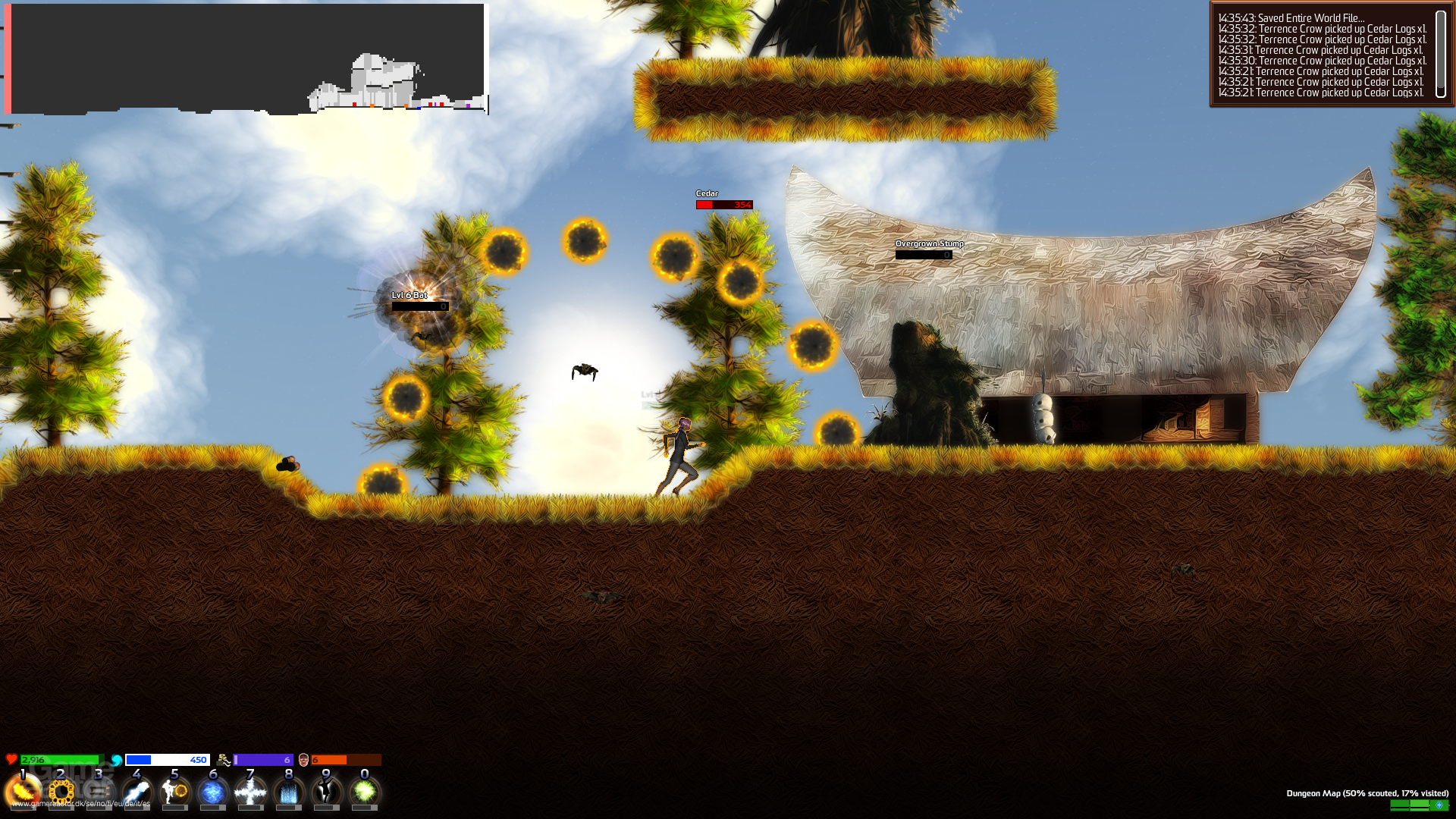The image size is (1456, 819).
Task: Trigger the waterfall ability in slot 8
Action: click(288, 792)
